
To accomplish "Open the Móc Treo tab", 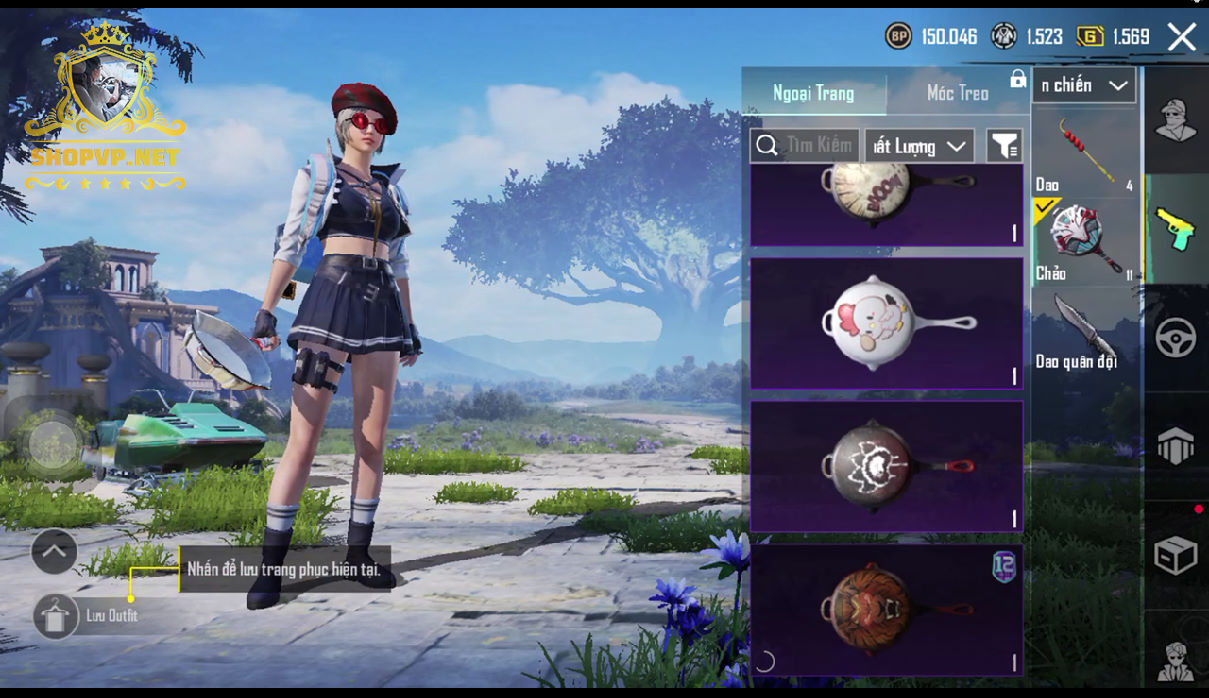I will point(957,93).
